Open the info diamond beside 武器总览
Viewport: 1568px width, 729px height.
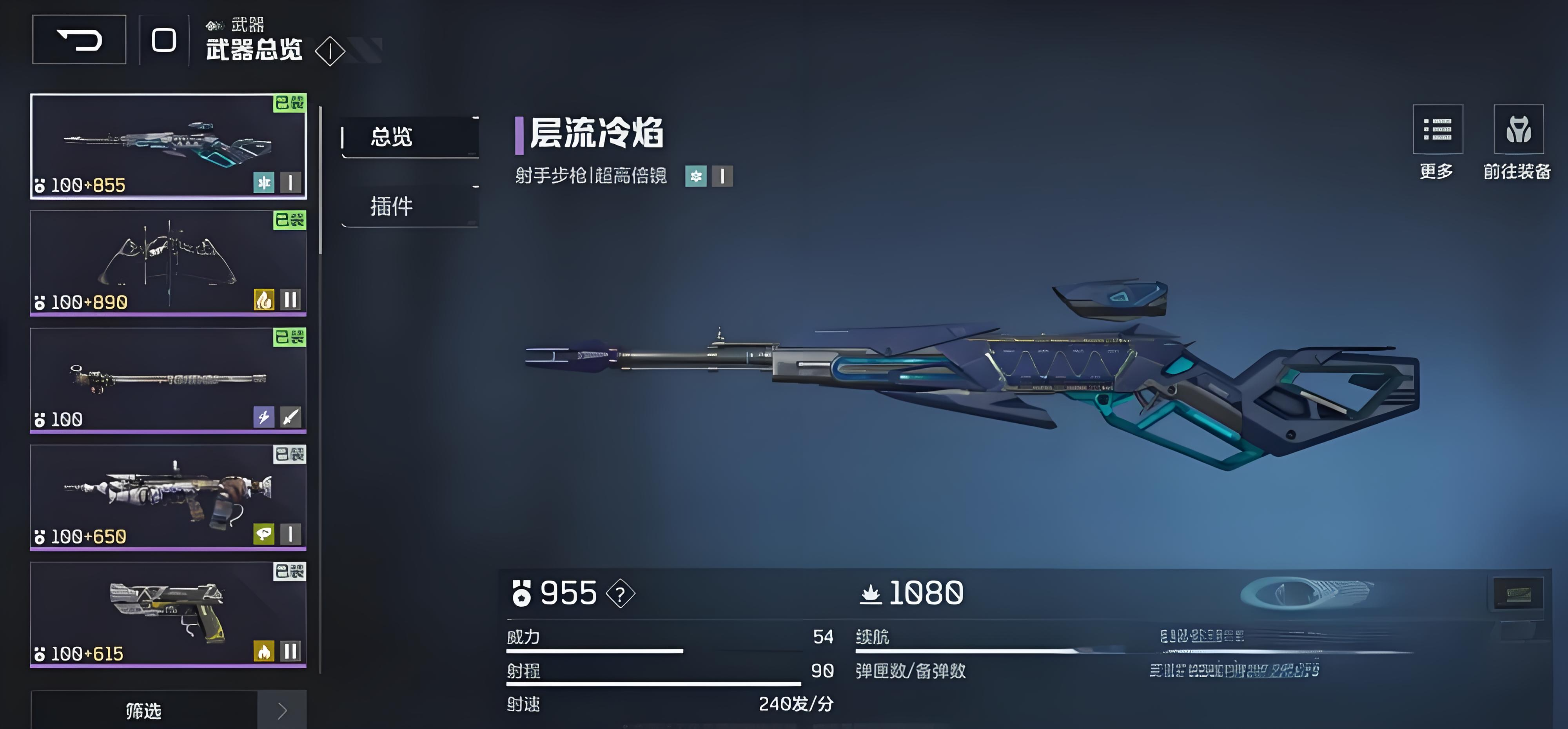tap(330, 51)
